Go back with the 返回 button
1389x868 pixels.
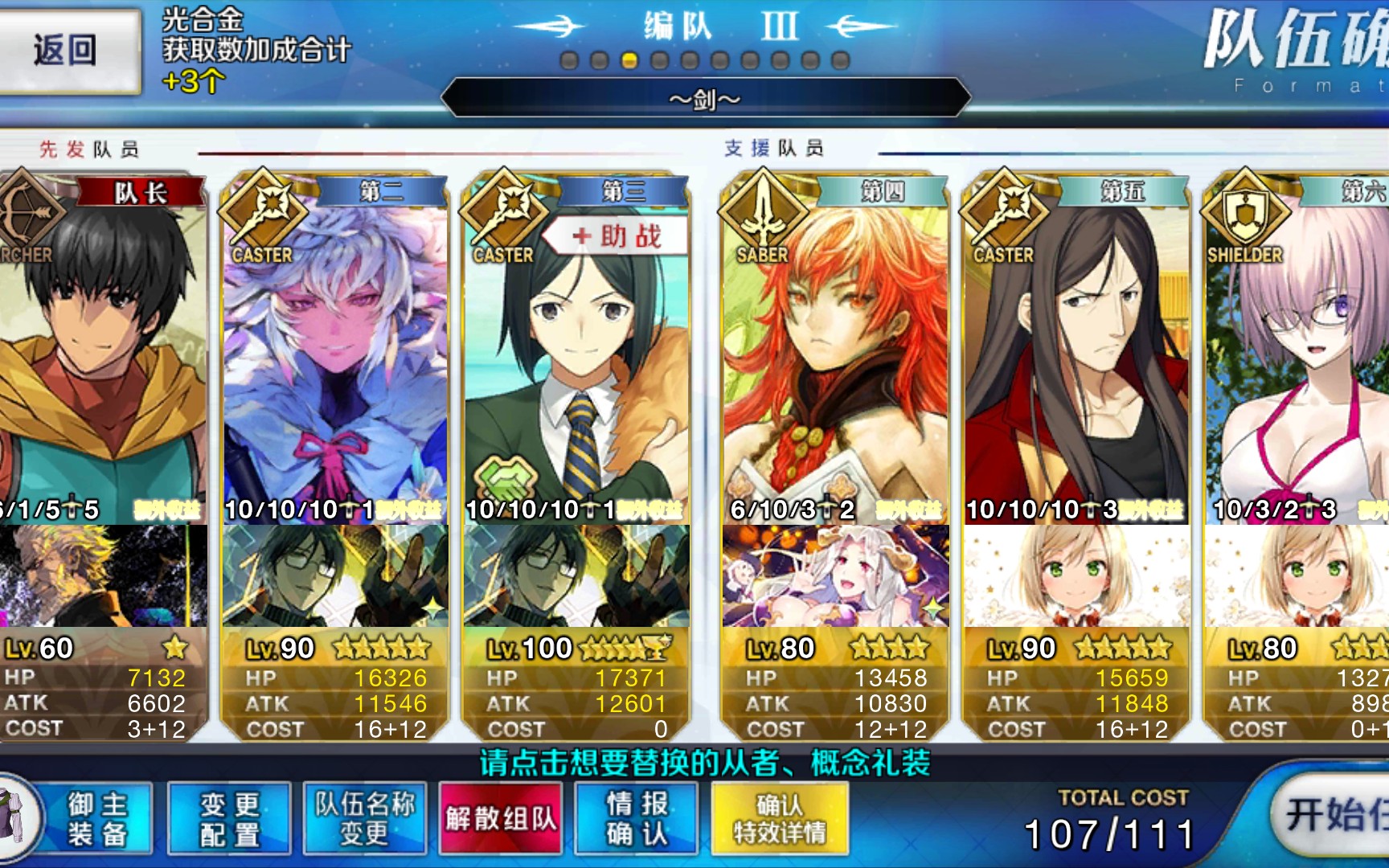click(x=66, y=51)
